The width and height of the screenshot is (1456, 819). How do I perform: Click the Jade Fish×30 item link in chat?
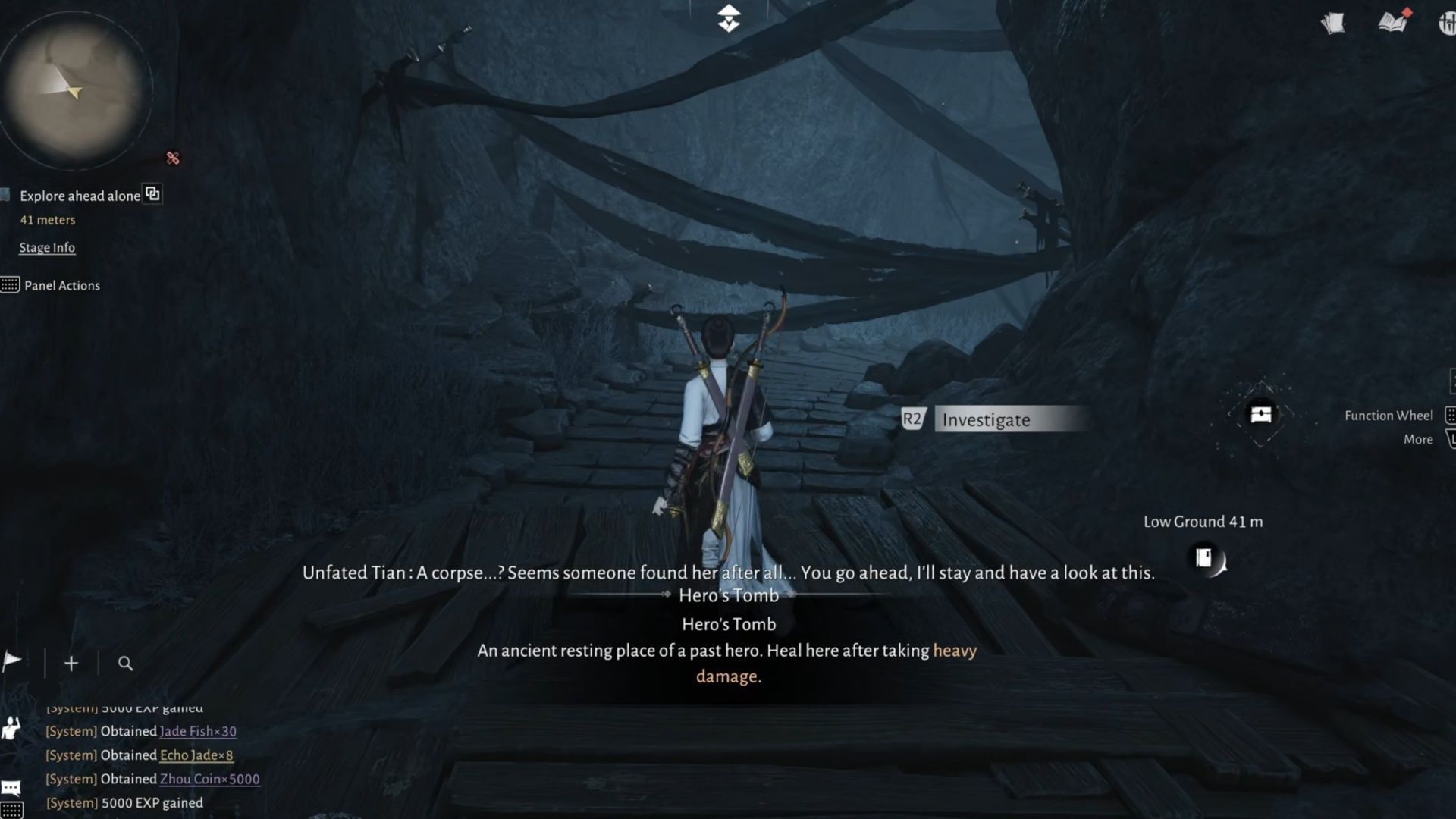(197, 731)
